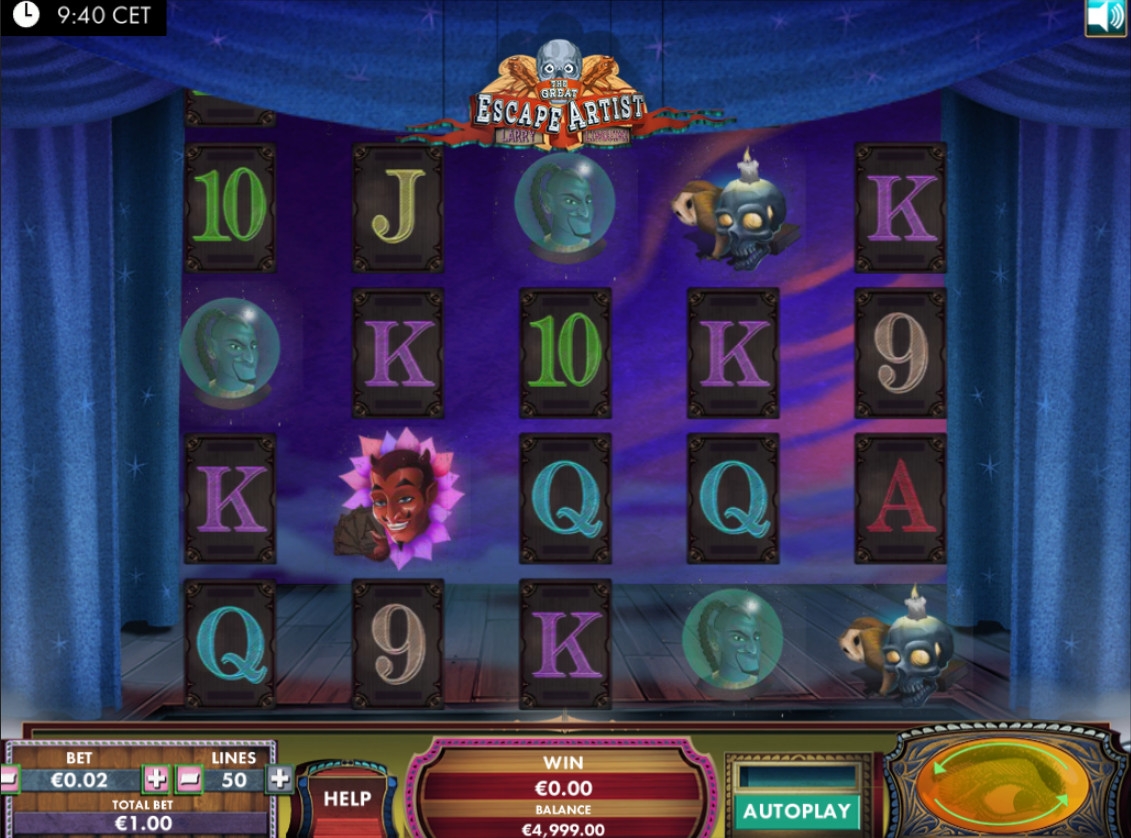Increase the number of lines
Viewport: 1131px width, 838px height.
(279, 779)
